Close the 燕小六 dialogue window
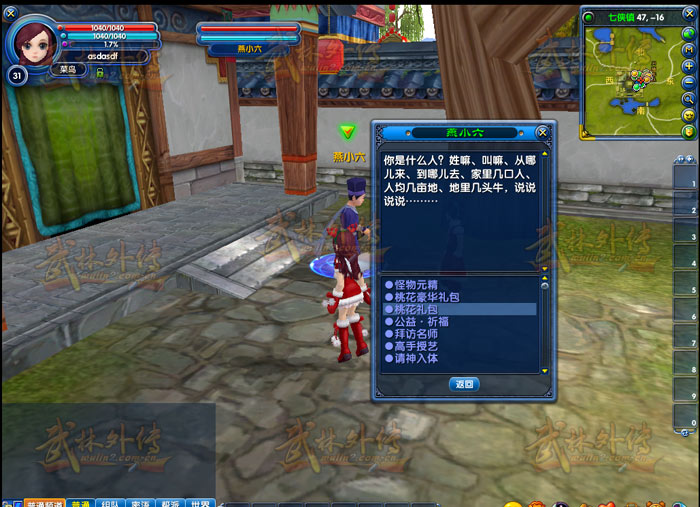The image size is (700, 507). (542, 132)
